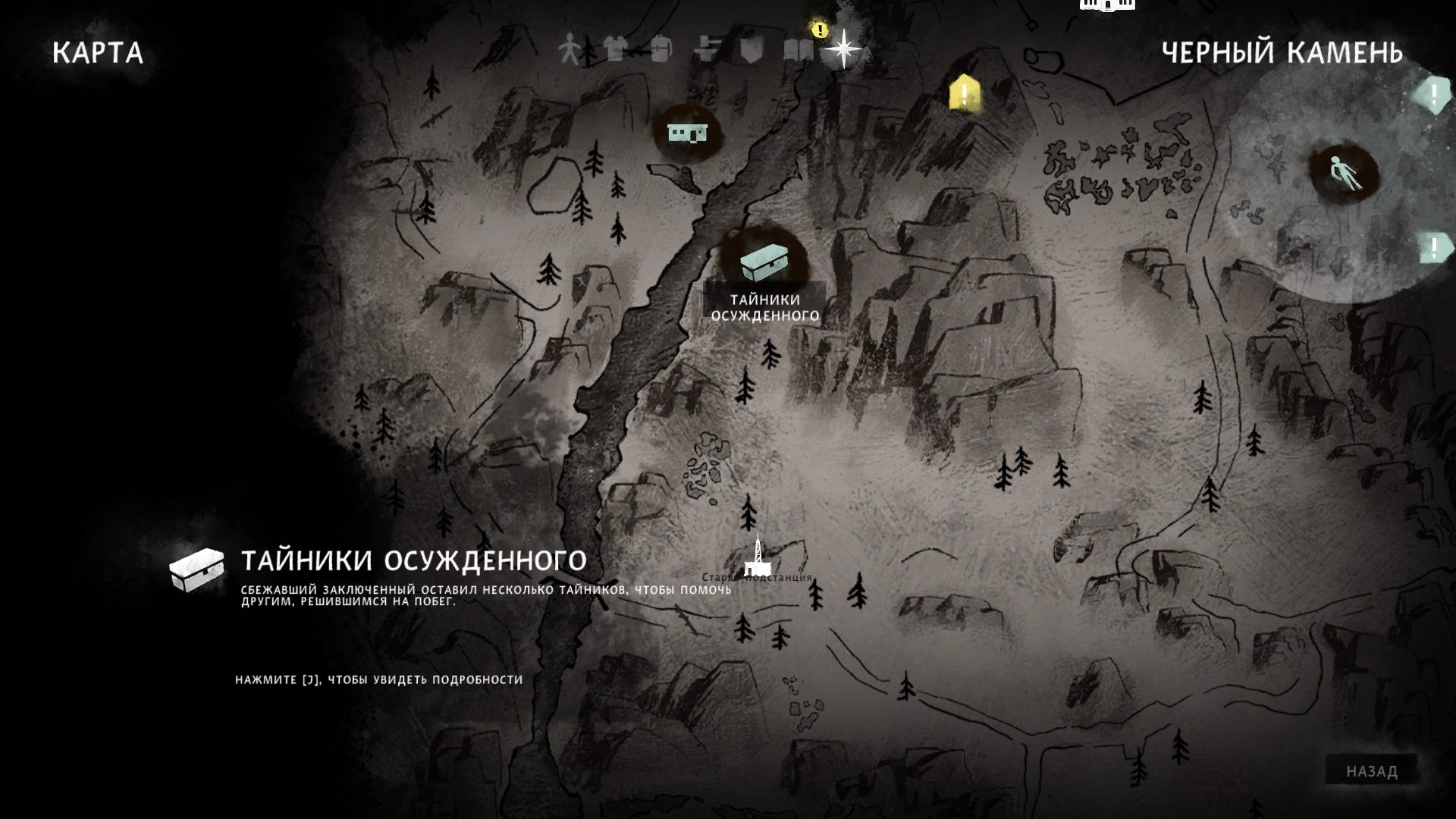Open the backpack inventory tab
This screenshot has height=819, width=1456.
pyautogui.click(x=661, y=50)
